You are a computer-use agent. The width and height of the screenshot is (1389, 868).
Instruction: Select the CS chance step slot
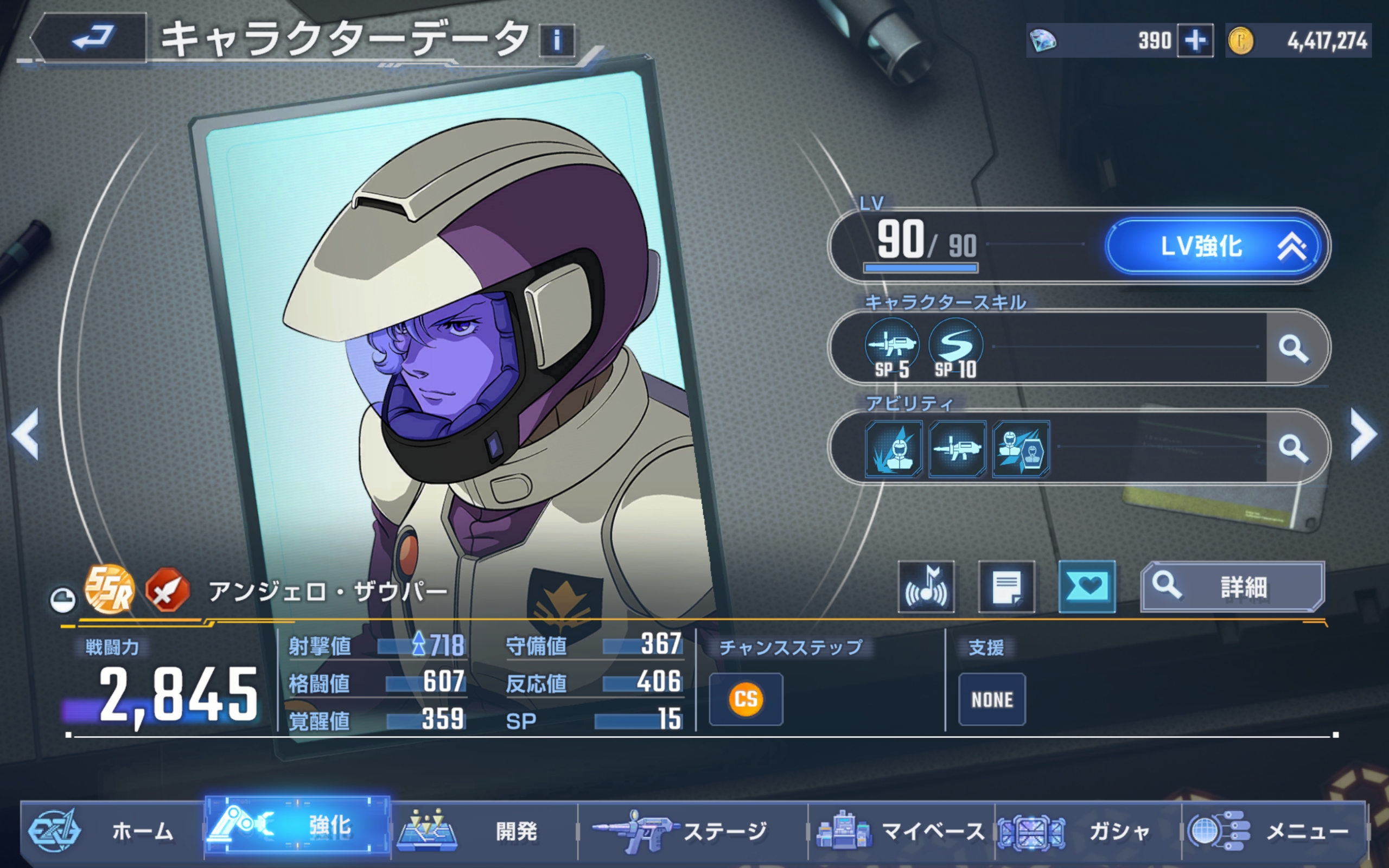(746, 699)
